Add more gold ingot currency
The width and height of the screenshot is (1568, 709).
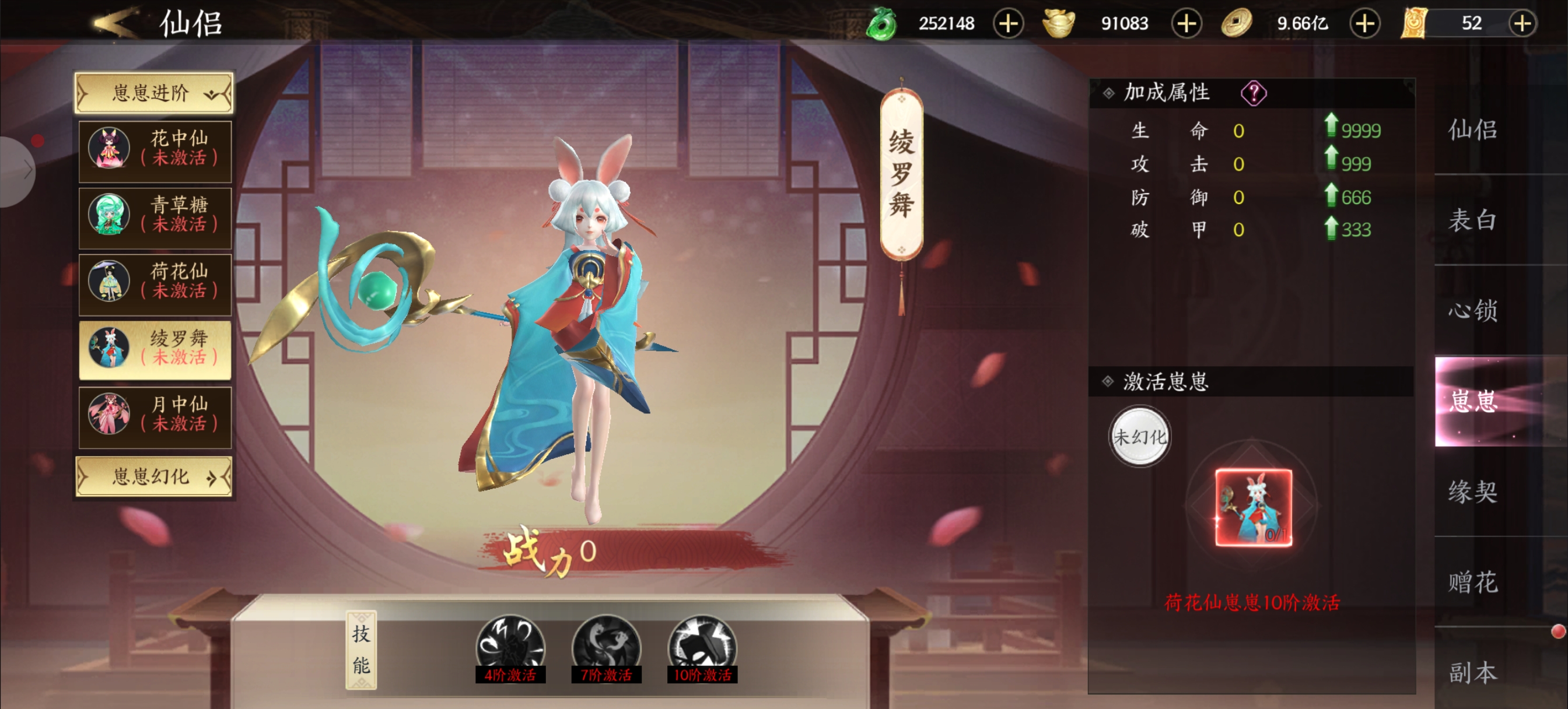1186,24
